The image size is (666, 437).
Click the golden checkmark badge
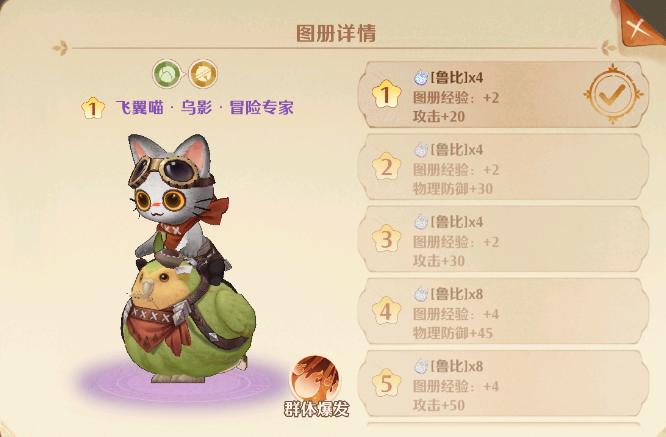(609, 94)
